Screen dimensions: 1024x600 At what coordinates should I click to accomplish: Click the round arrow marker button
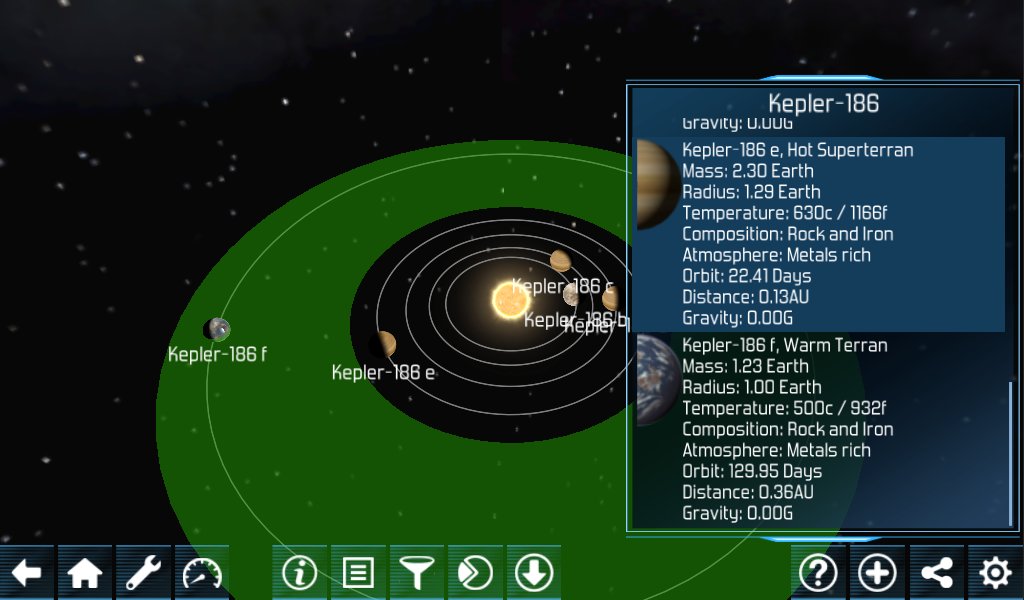[x=475, y=573]
